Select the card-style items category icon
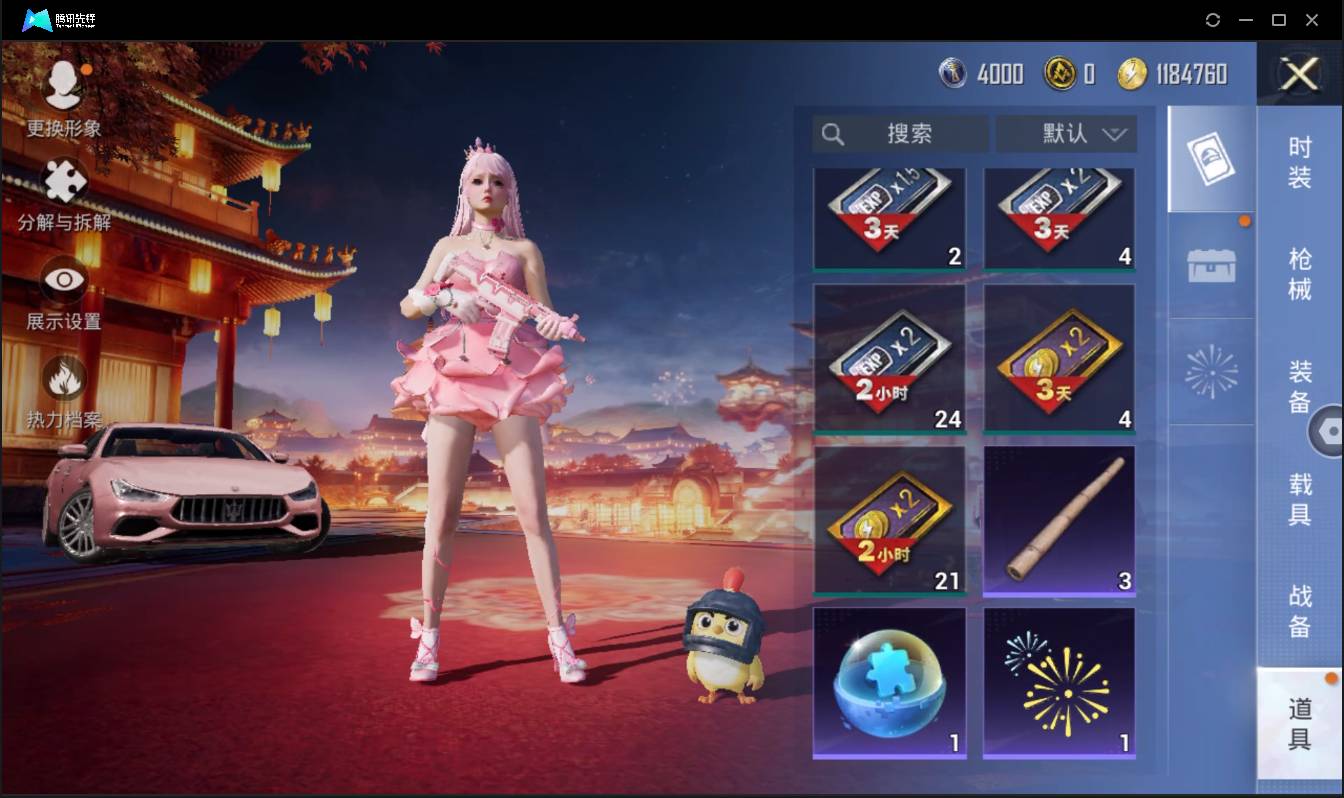Image resolution: width=1344 pixels, height=798 pixels. 1210,160
